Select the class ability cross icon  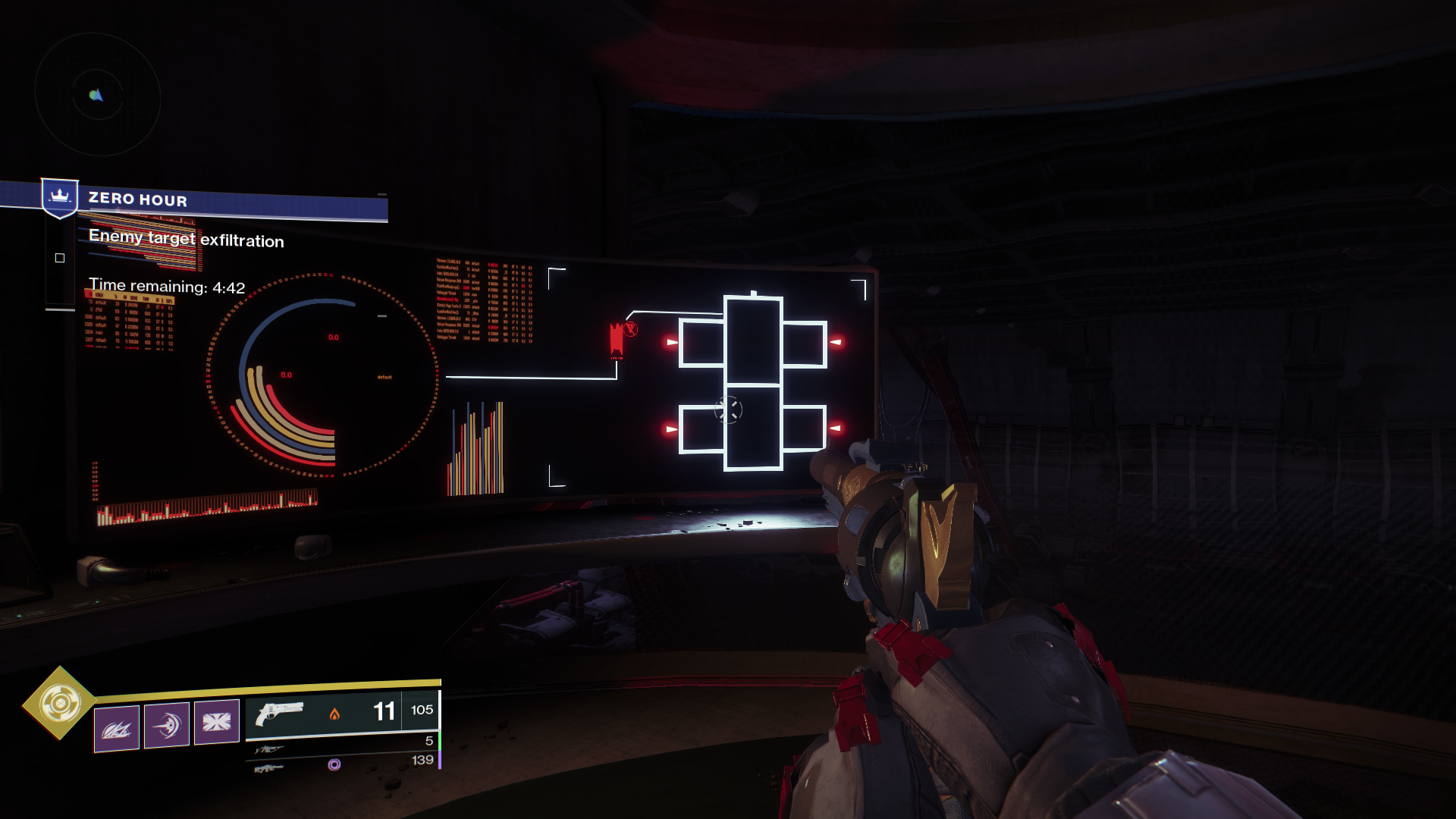[218, 725]
